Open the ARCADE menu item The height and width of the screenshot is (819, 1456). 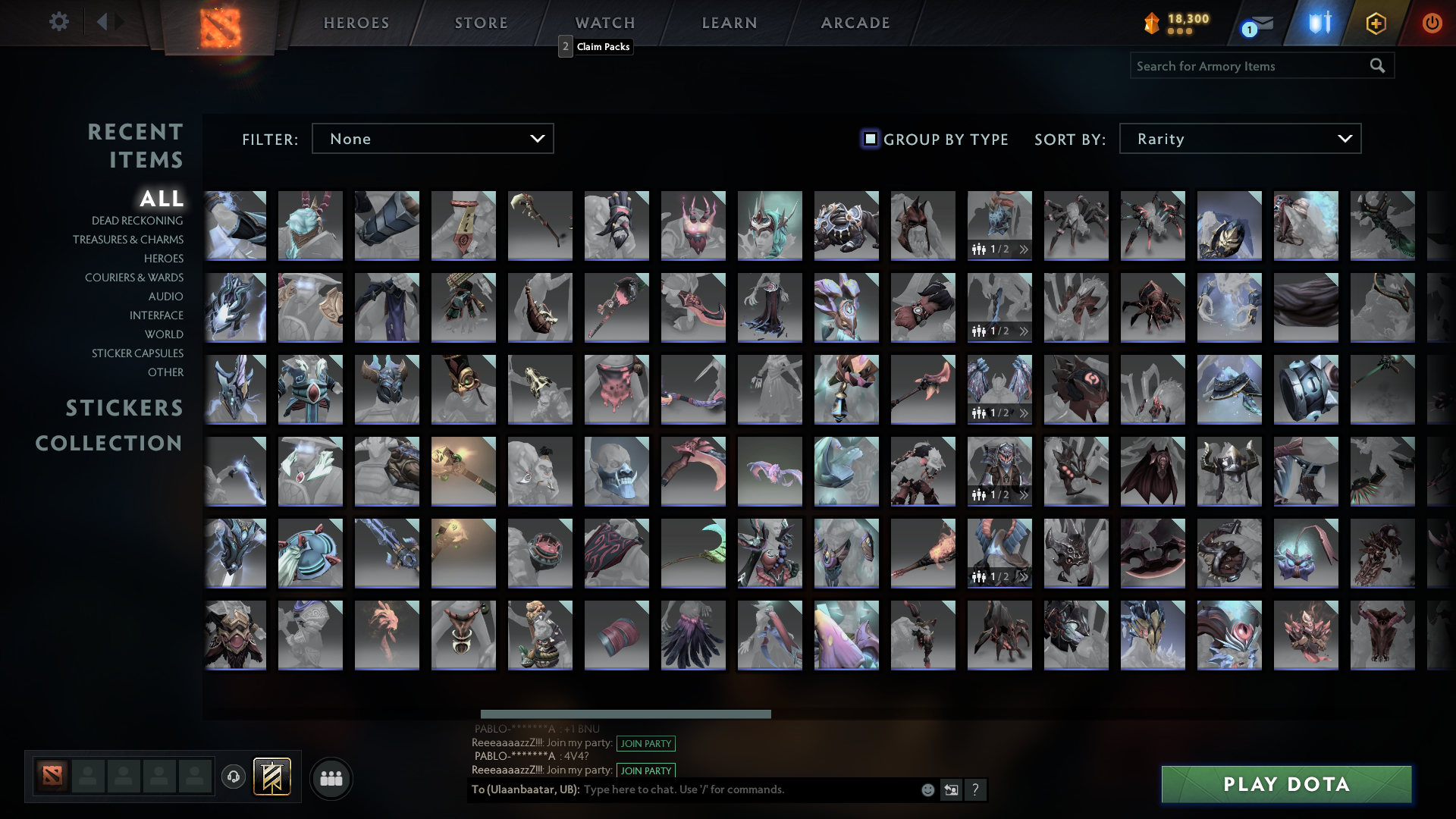855,23
